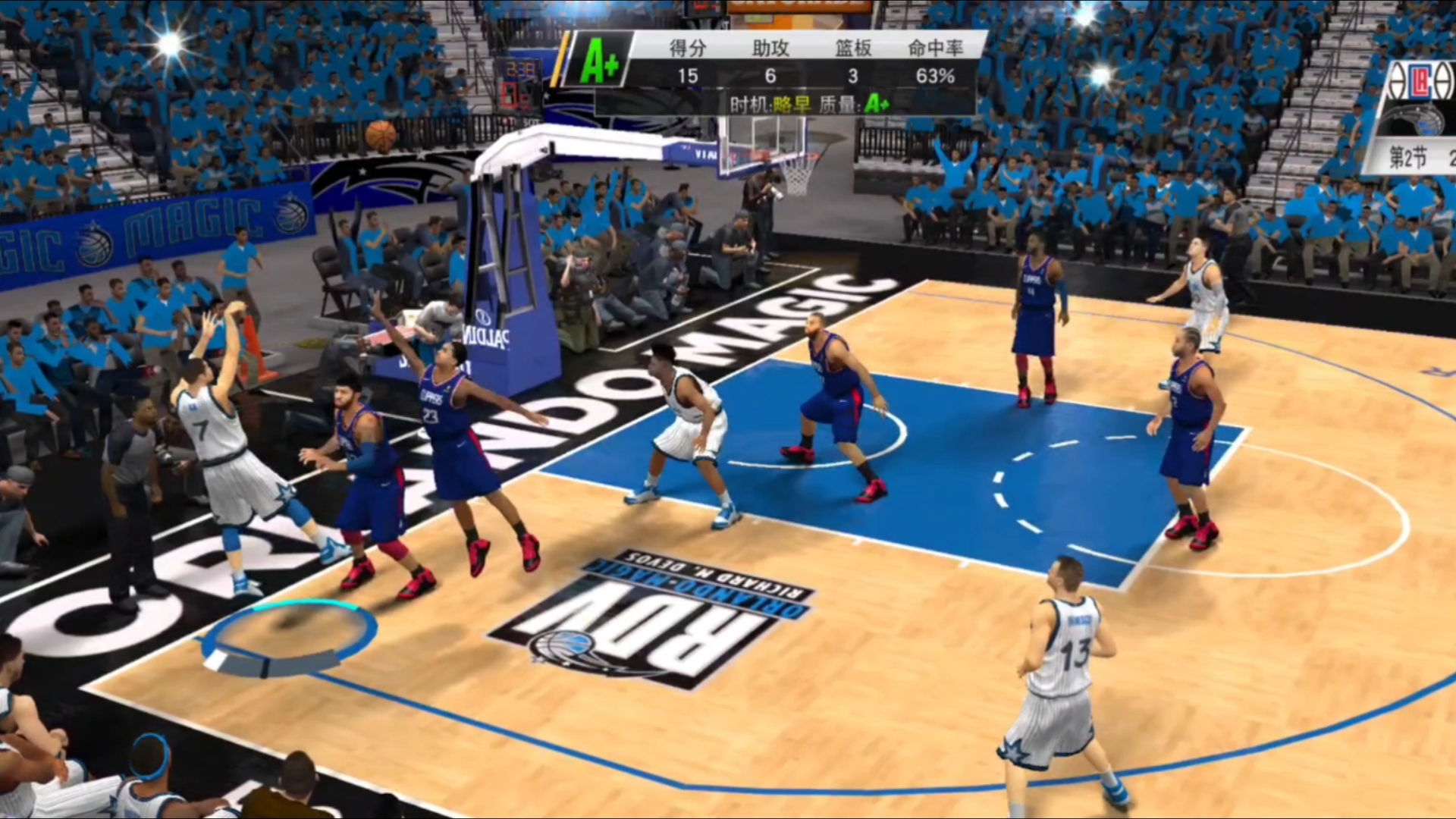The image size is (1456, 819).
Task: Toggle the 得分 stat column
Action: [686, 46]
